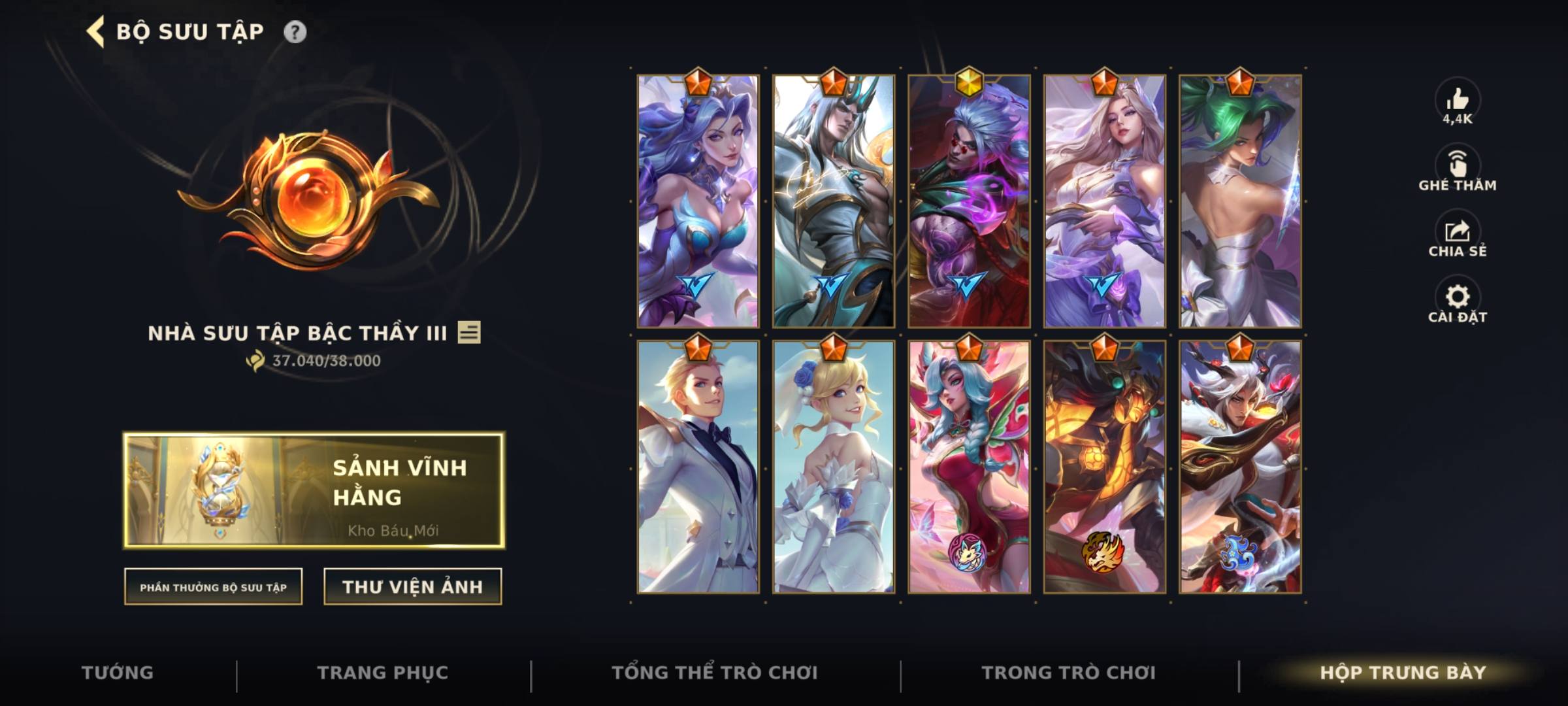This screenshot has width=1568, height=706.
Task: Click the back arrow beside BỘ SƯU TẬP
Action: click(93, 29)
